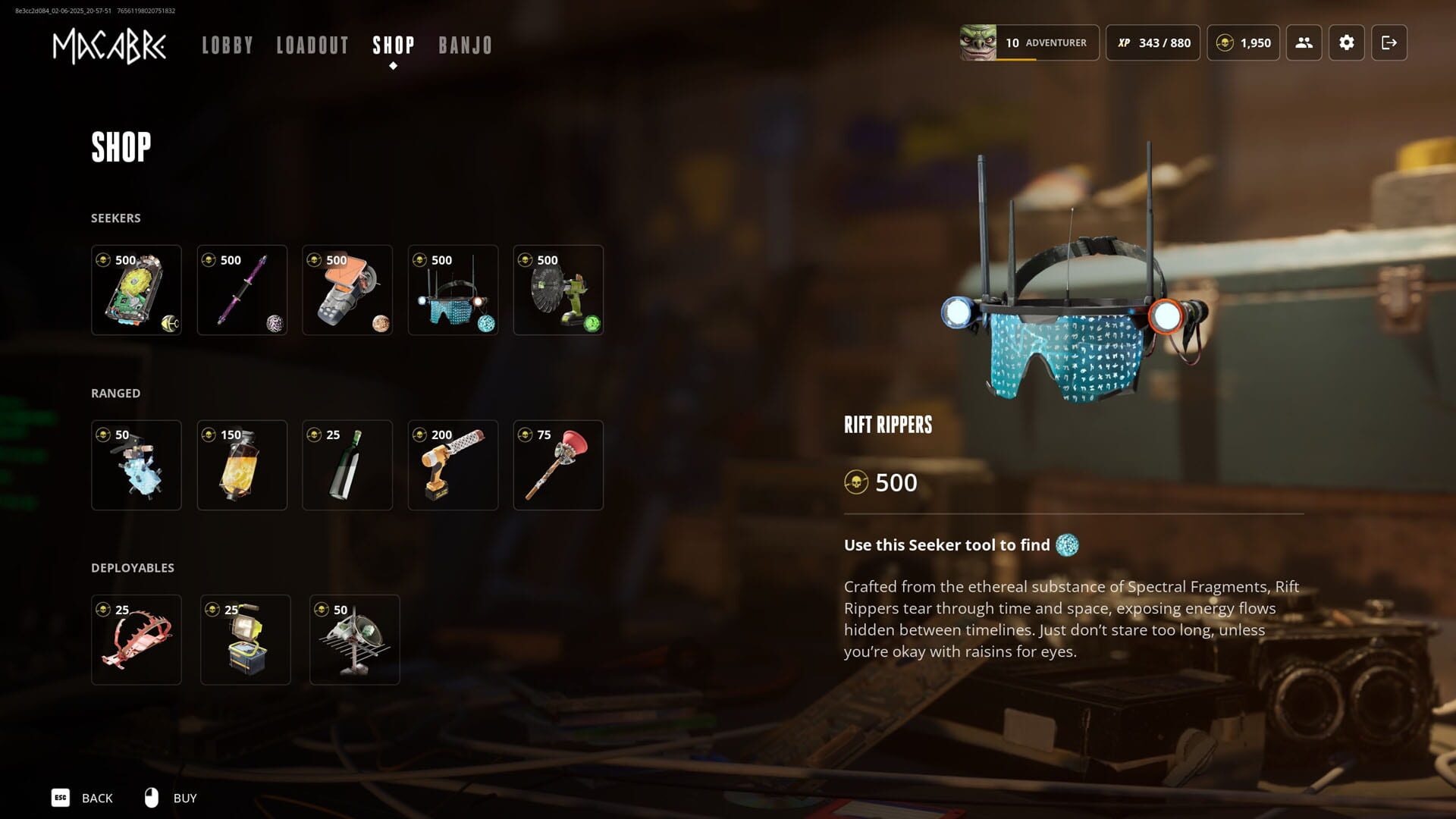Switch to the Lobby tab
Viewport: 1456px width, 819px height.
(227, 45)
